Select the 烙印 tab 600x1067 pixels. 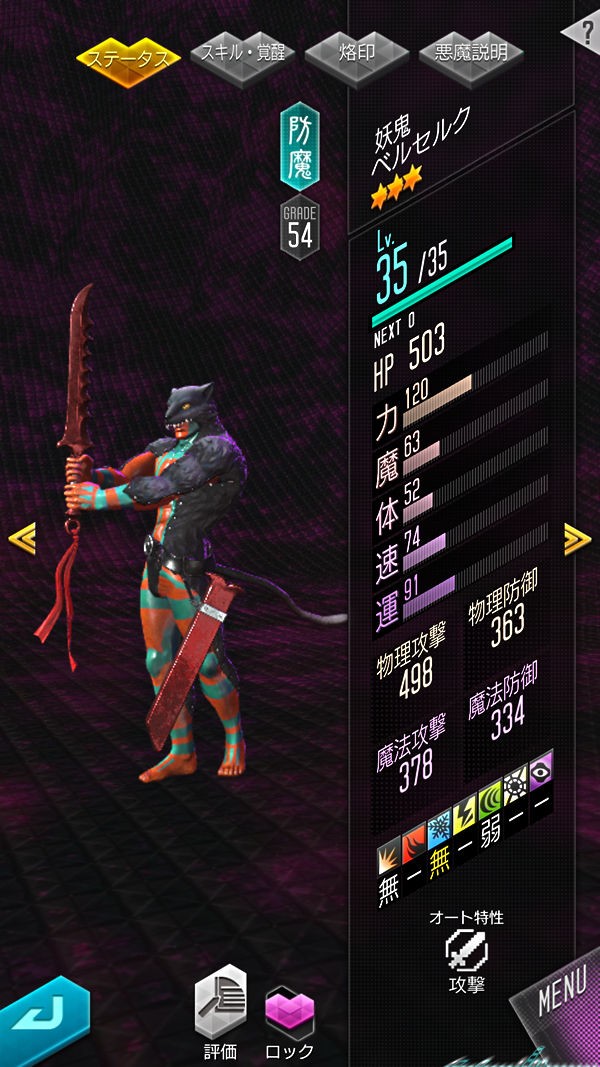357,53
